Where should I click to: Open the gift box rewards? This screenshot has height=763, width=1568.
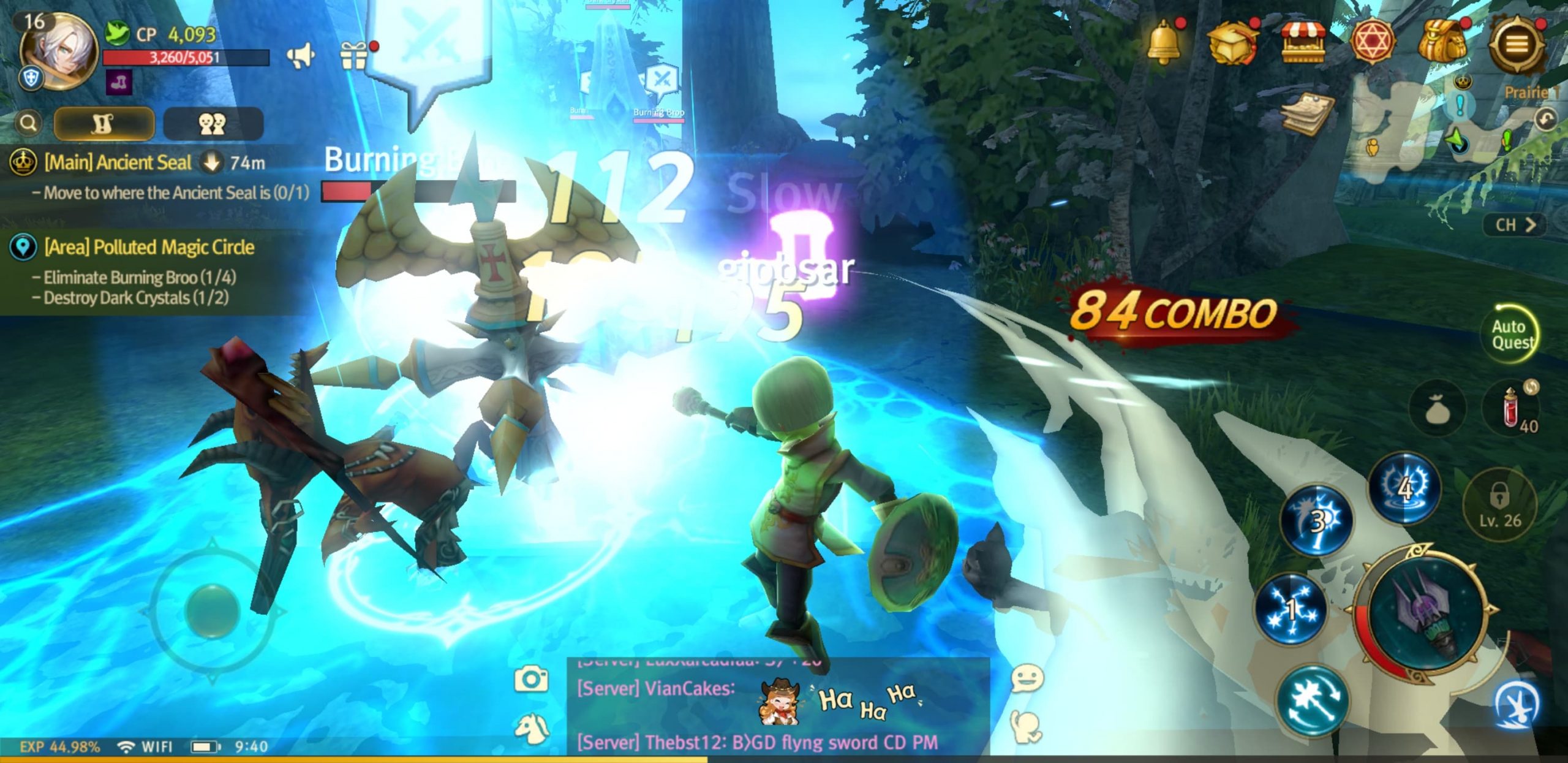coord(354,55)
